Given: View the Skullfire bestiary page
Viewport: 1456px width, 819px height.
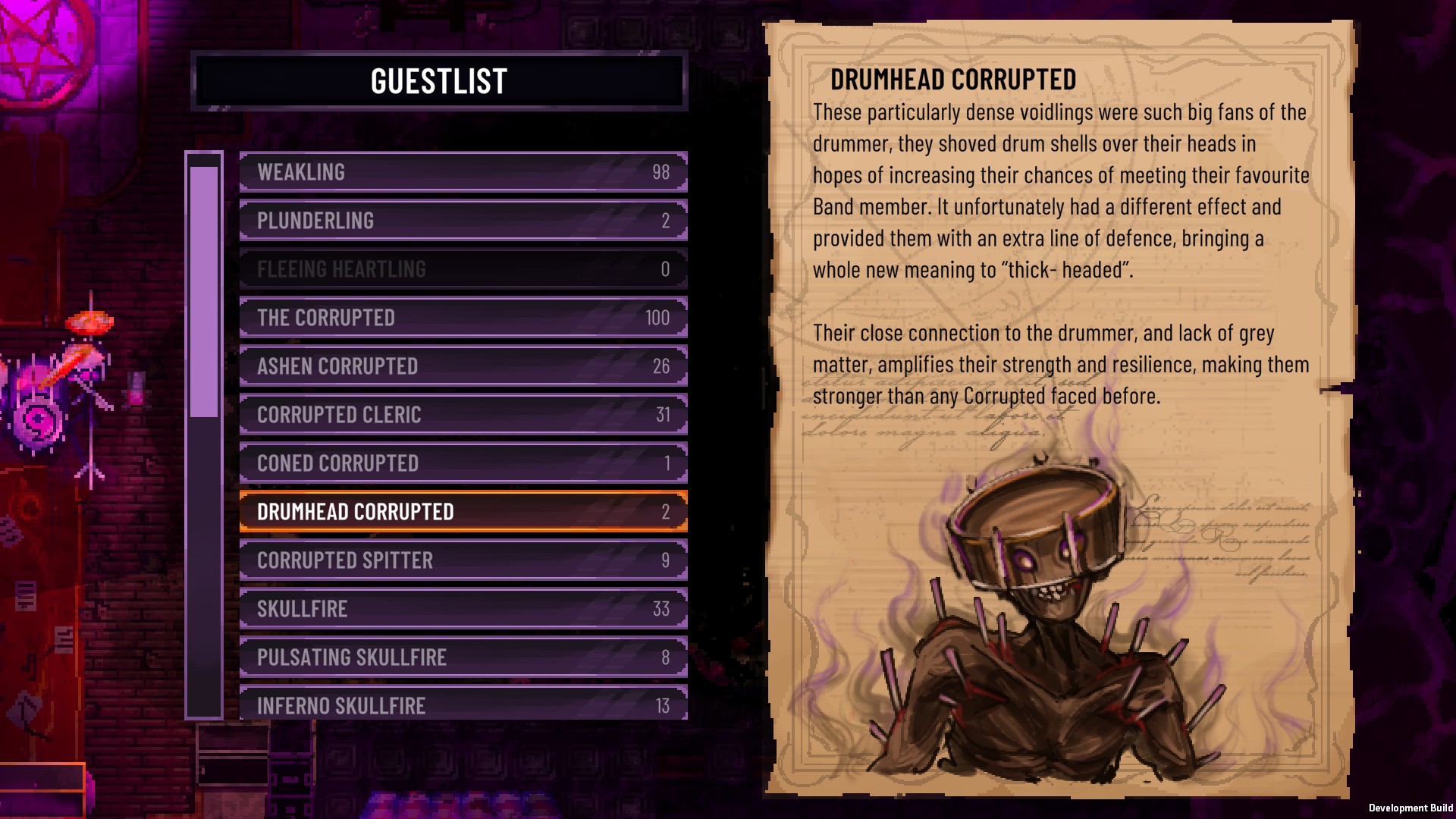Looking at the screenshot, I should pyautogui.click(x=463, y=608).
